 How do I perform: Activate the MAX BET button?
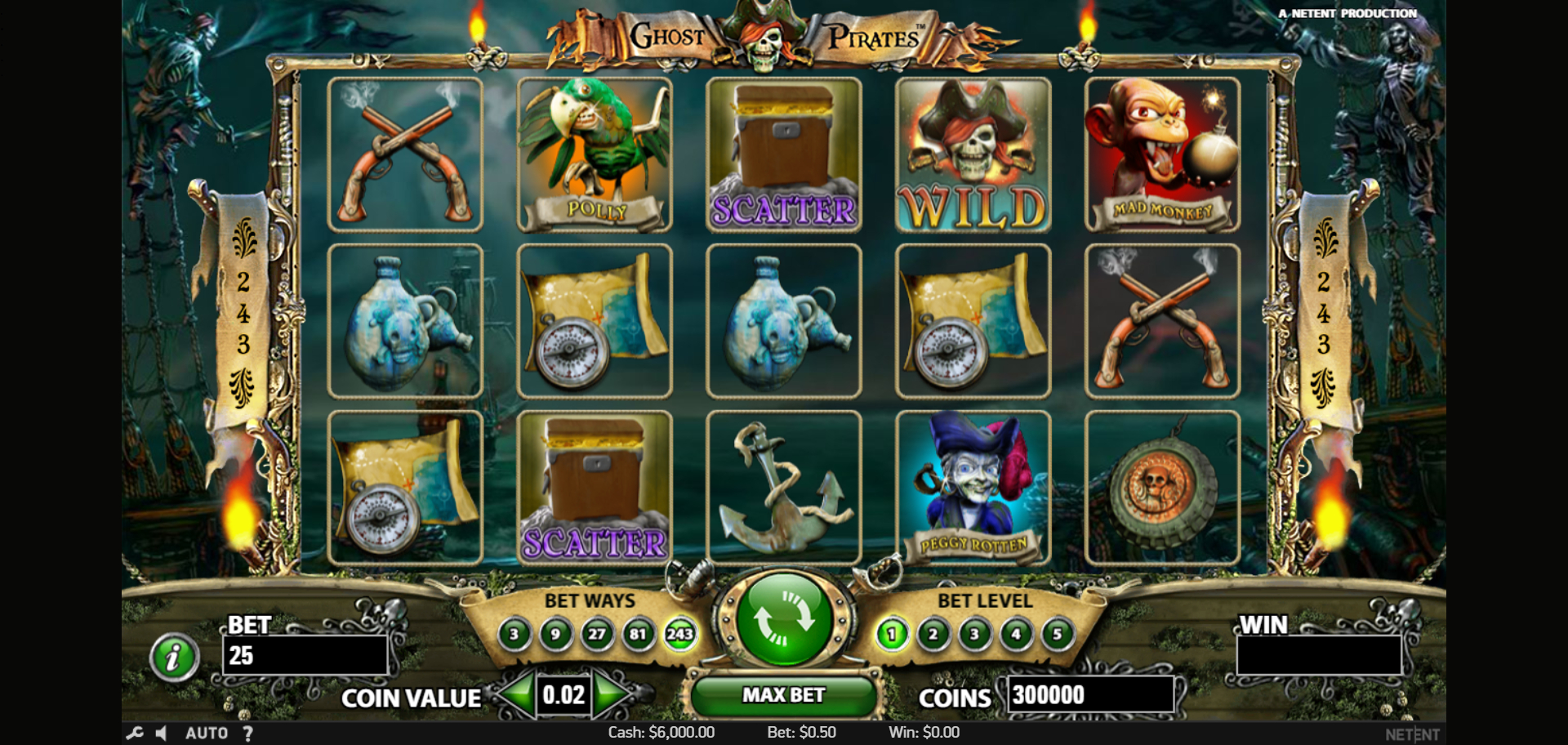coord(783,695)
